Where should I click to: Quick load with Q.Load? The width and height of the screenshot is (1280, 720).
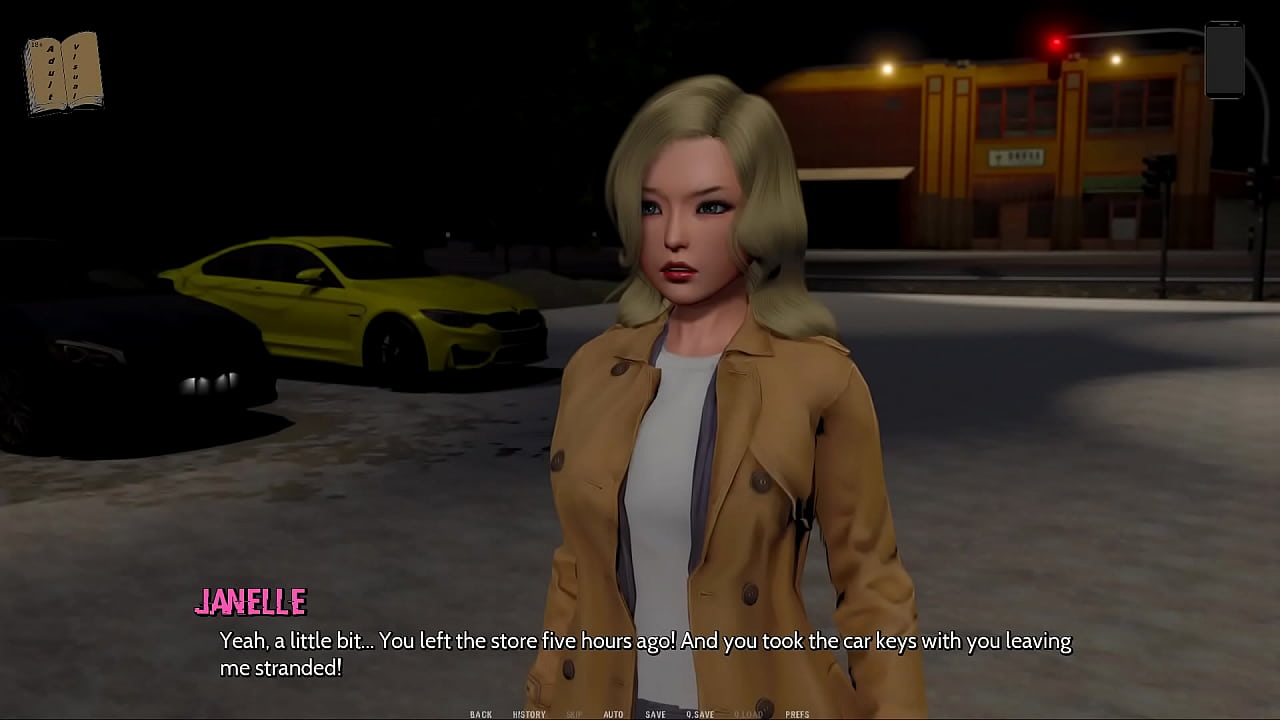[x=748, y=714]
